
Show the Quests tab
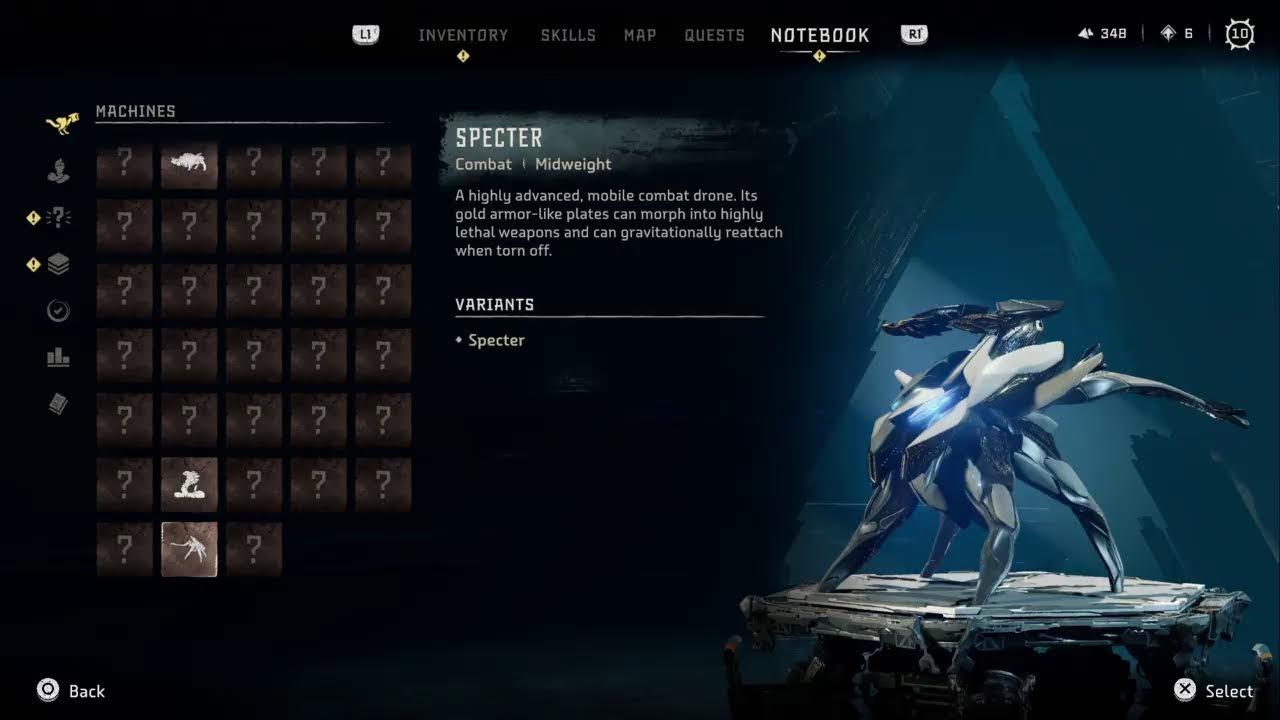[714, 35]
